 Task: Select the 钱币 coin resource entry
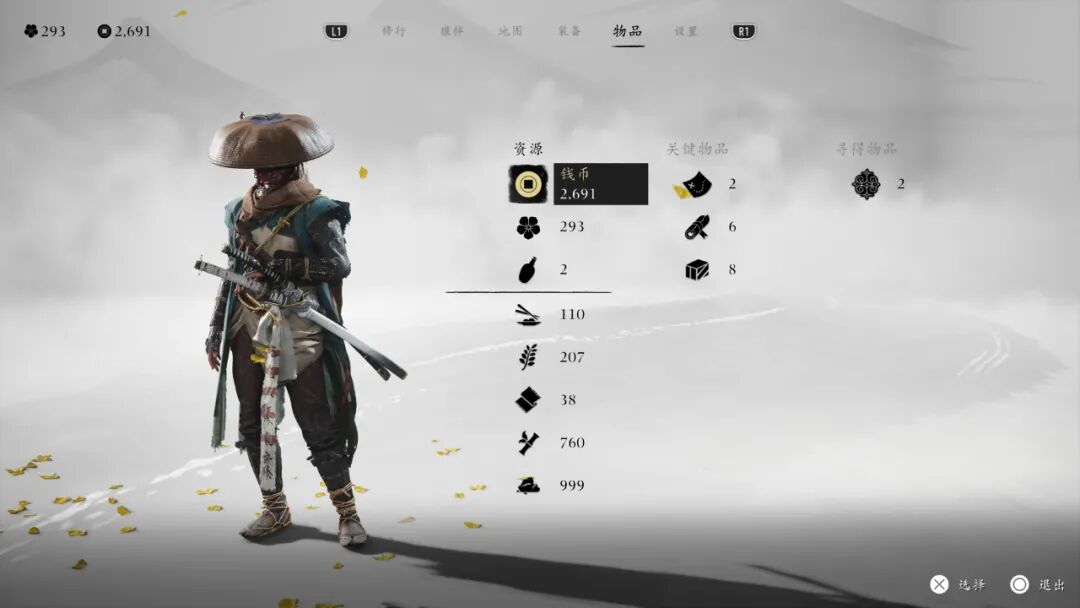(578, 184)
